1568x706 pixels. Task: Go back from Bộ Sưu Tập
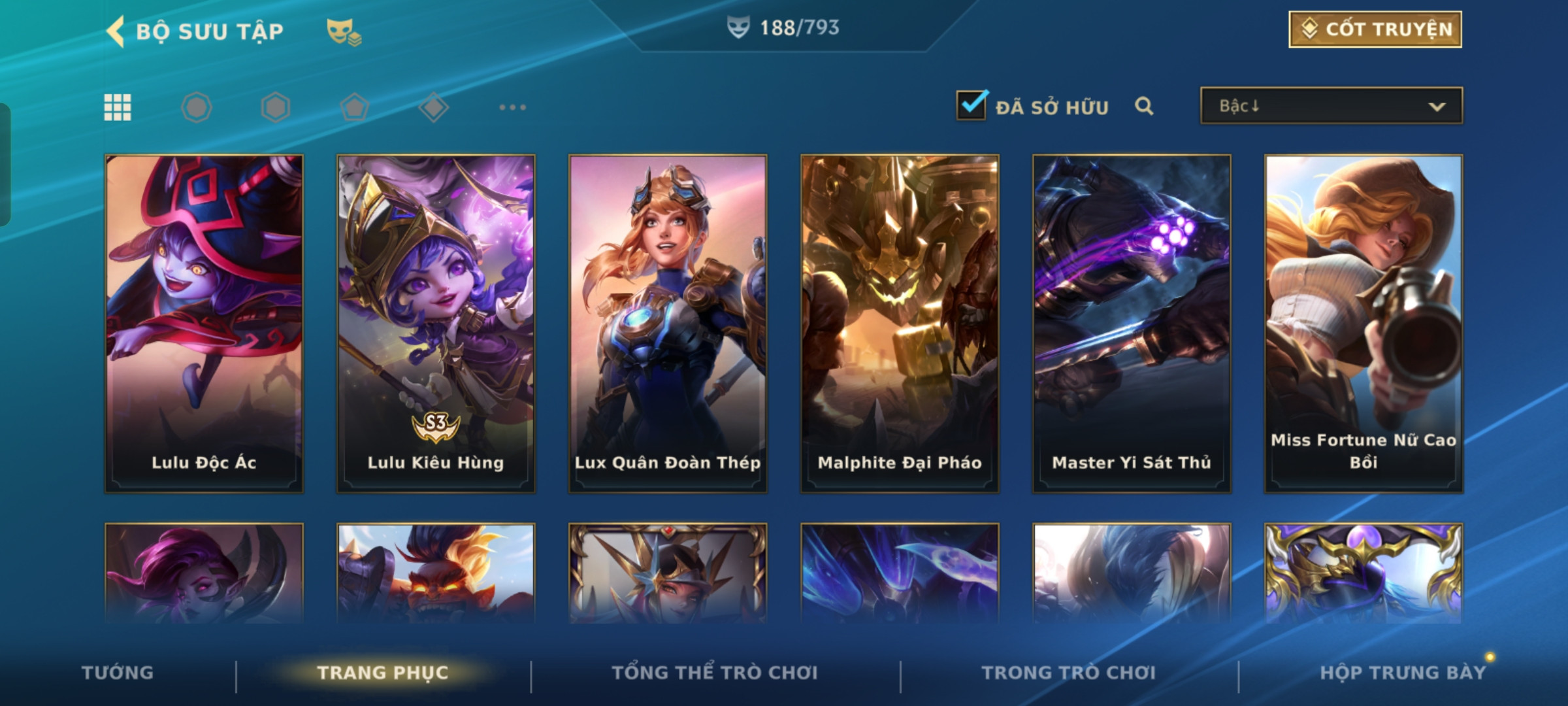(116, 31)
